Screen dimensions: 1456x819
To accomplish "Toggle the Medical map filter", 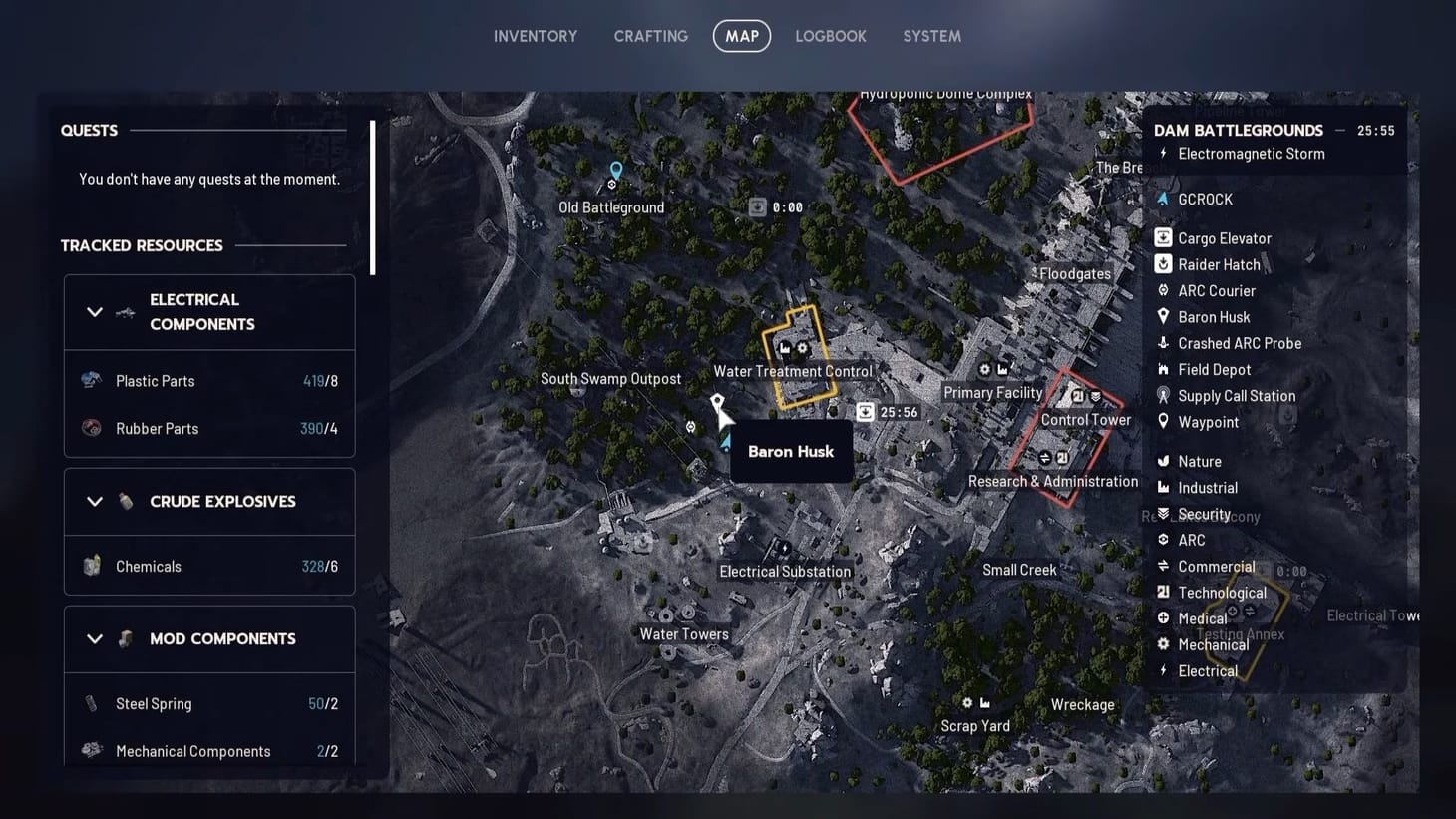I will coord(1163,617).
